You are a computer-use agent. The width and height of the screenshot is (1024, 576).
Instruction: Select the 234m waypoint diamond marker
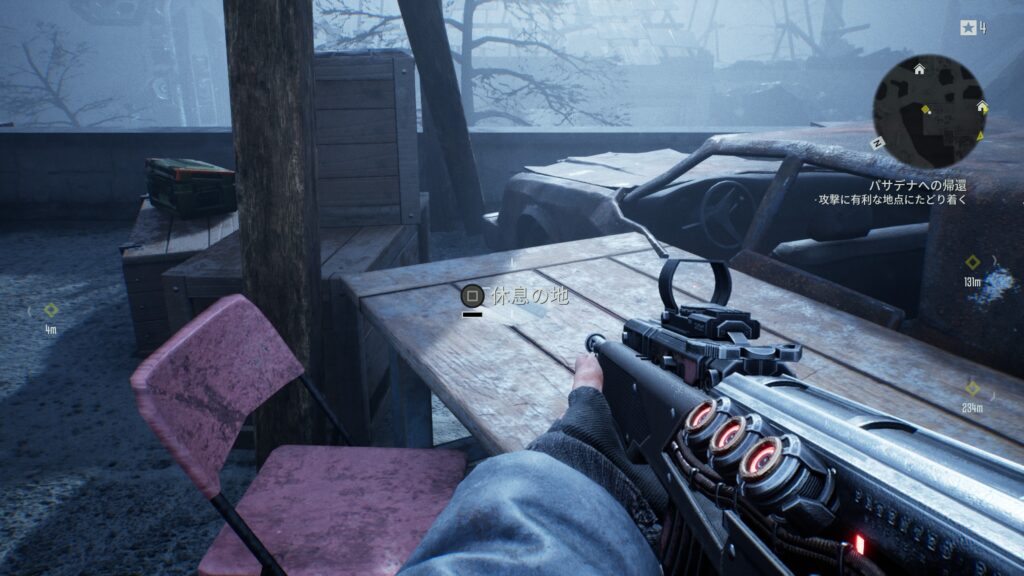(972, 388)
